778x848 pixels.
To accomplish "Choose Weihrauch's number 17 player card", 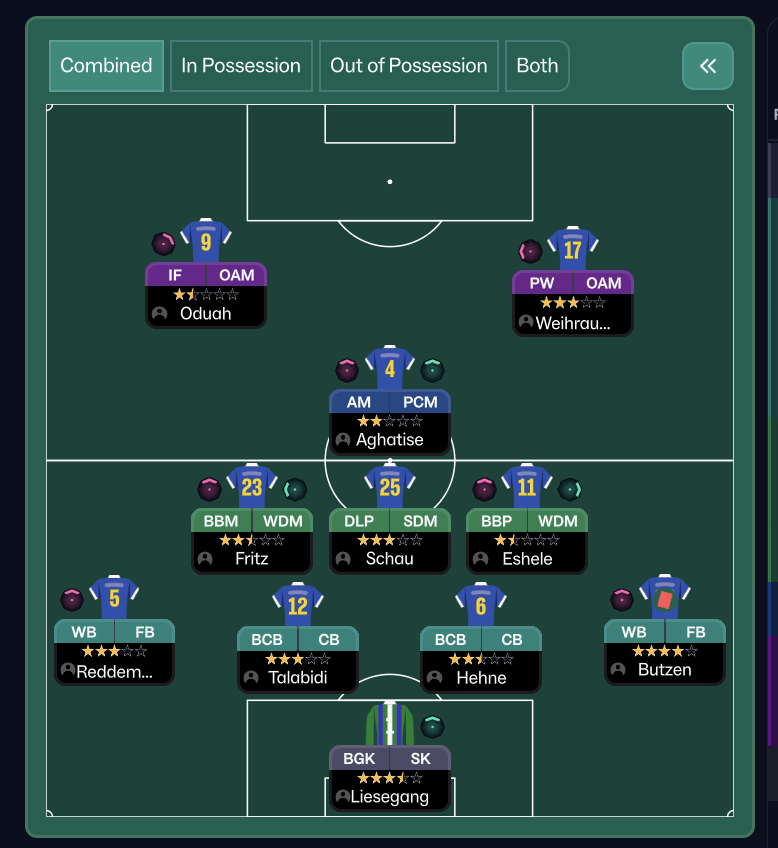I will point(572,303).
